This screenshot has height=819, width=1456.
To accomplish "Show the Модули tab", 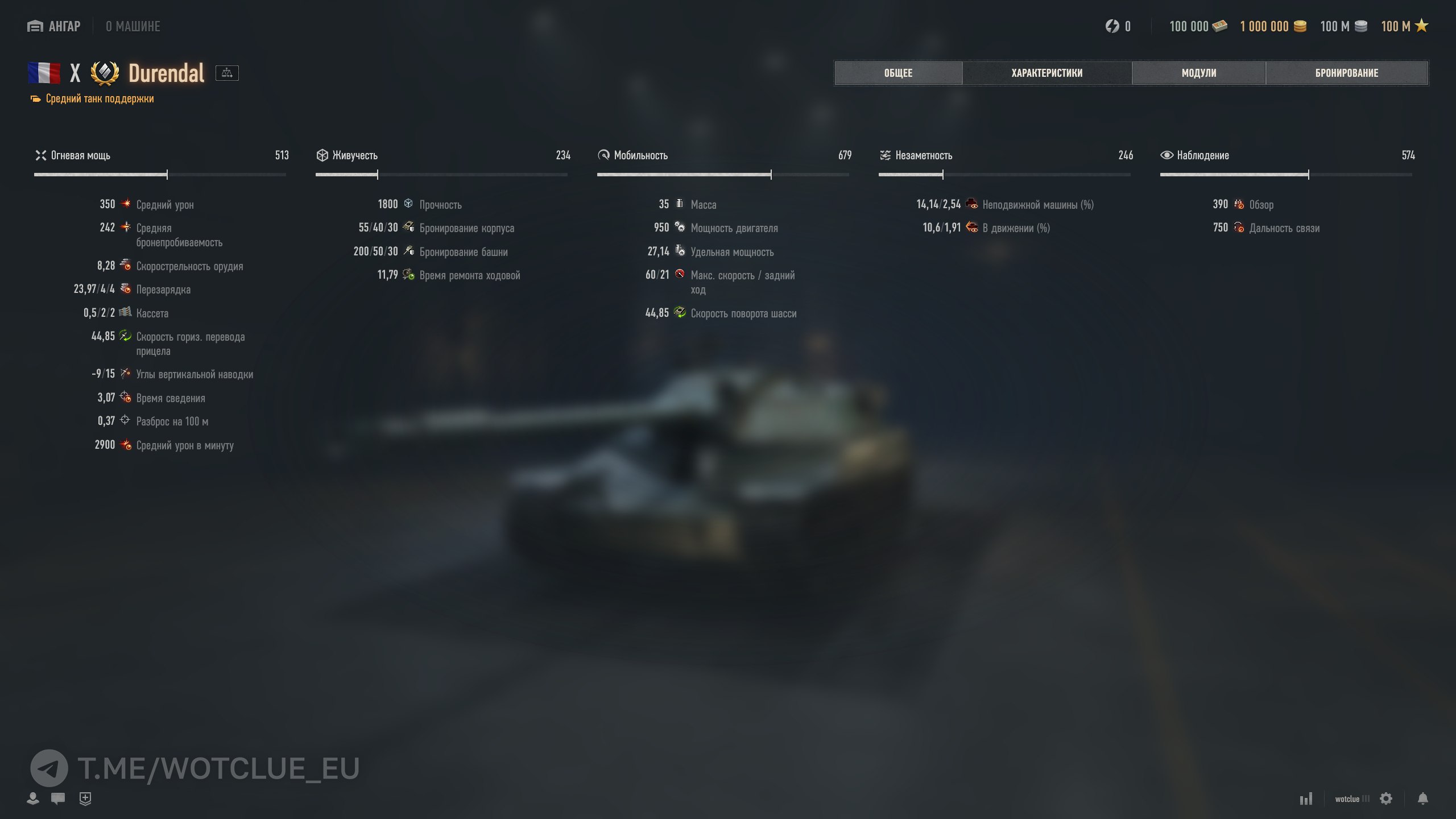I will (x=1198, y=73).
